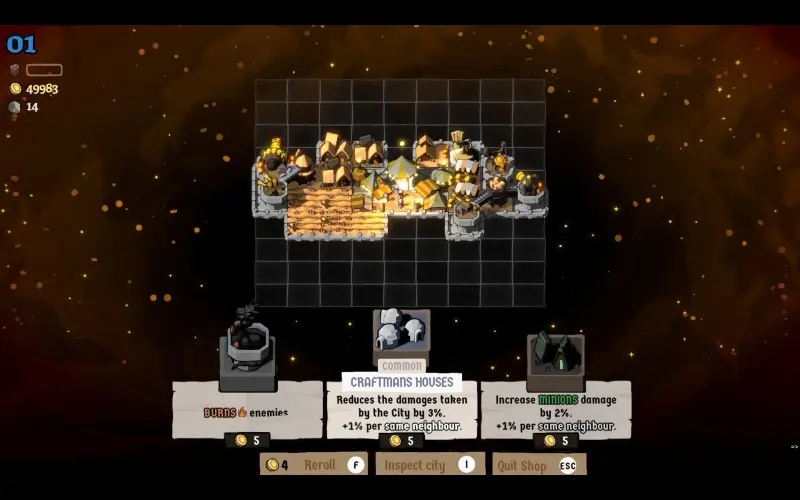Image resolution: width=800 pixels, height=500 pixels.
Task: Reroll the shop offers
Action: pos(314,464)
